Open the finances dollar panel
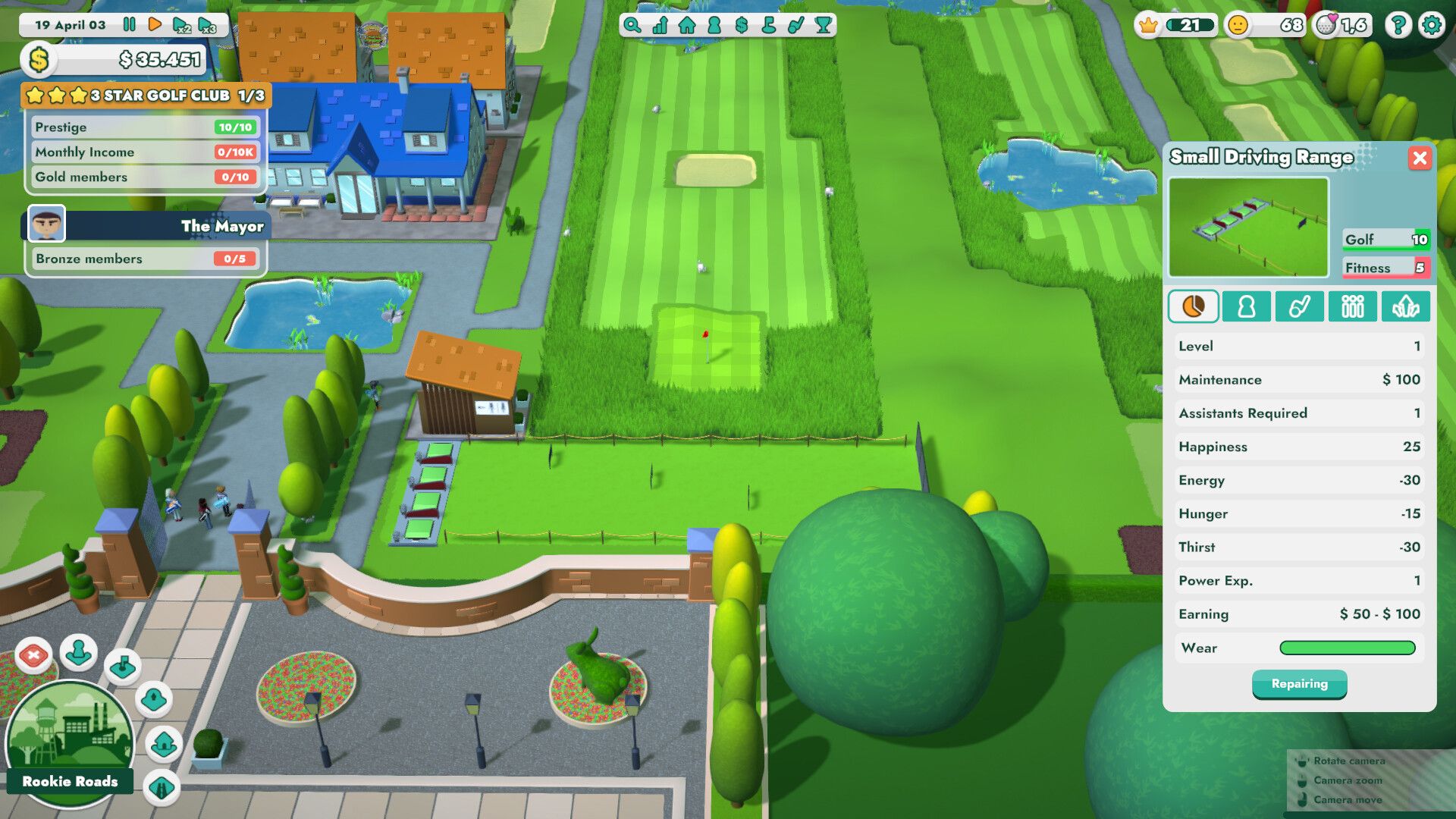The height and width of the screenshot is (819, 1456). 740,24
